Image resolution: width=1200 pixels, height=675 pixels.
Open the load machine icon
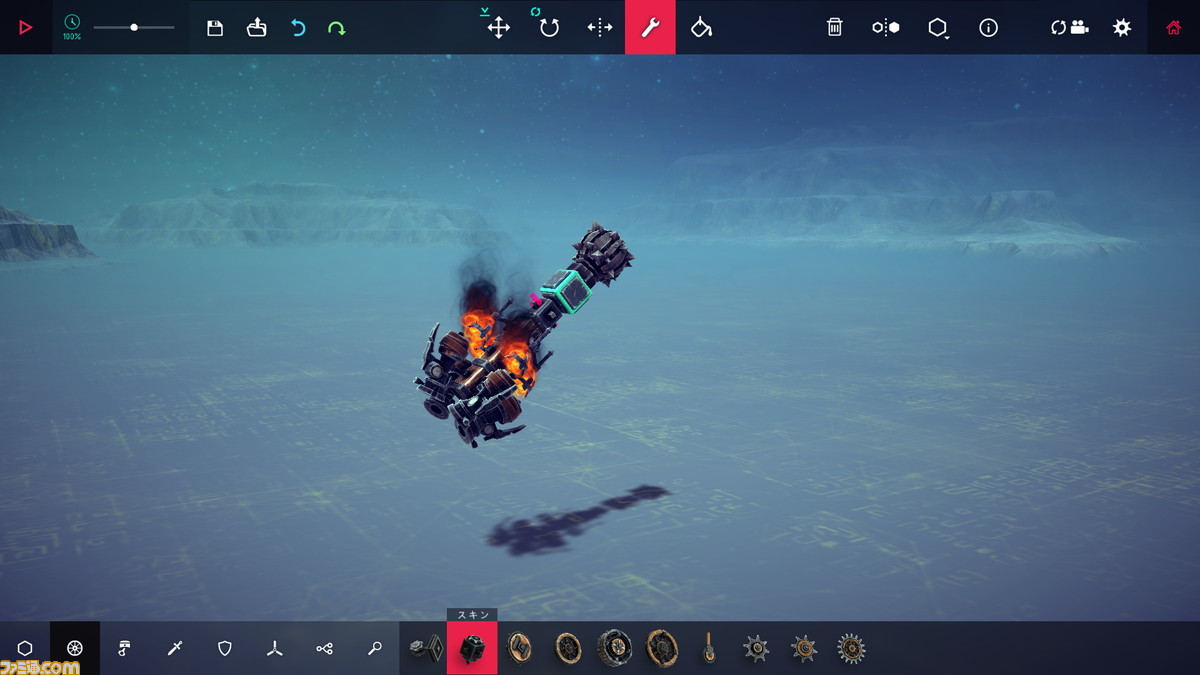coord(257,28)
